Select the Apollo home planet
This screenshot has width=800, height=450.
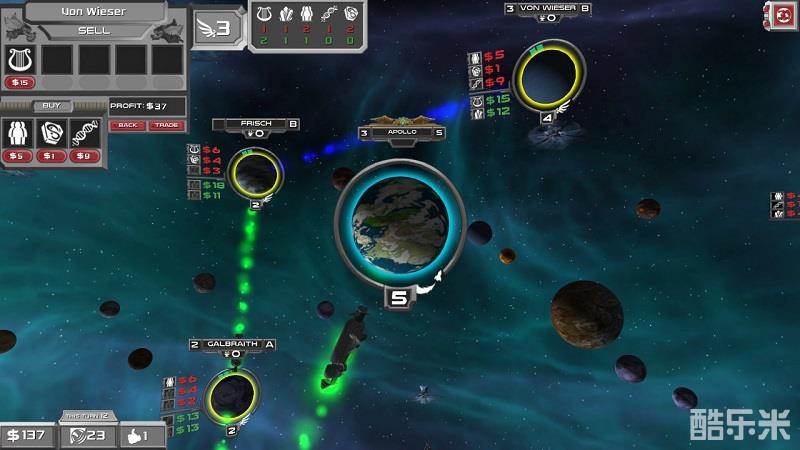[400, 227]
